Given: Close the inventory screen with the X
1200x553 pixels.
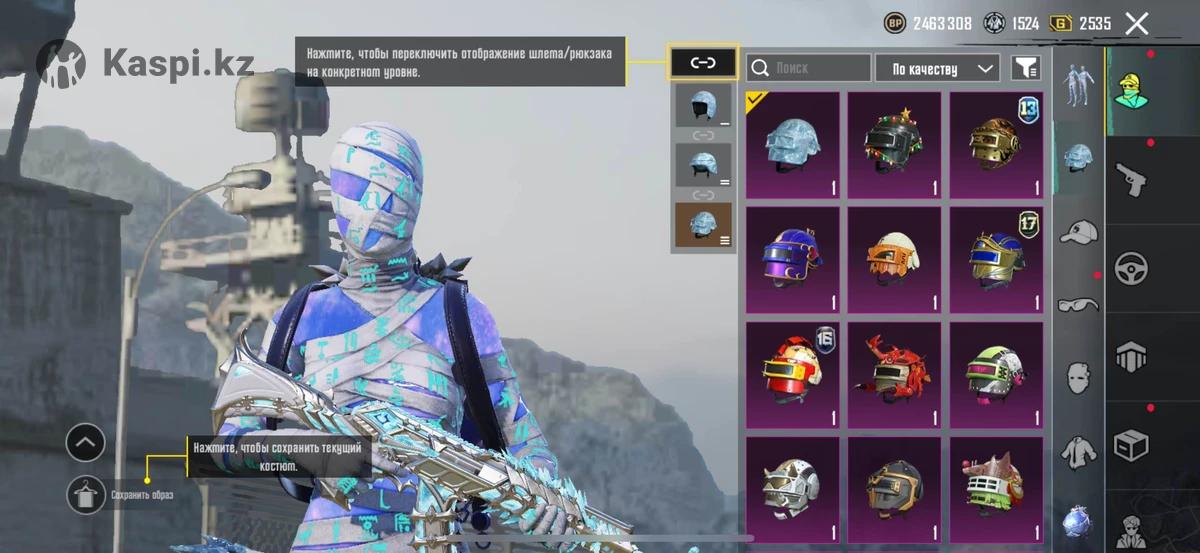Looking at the screenshot, I should point(1136,24).
